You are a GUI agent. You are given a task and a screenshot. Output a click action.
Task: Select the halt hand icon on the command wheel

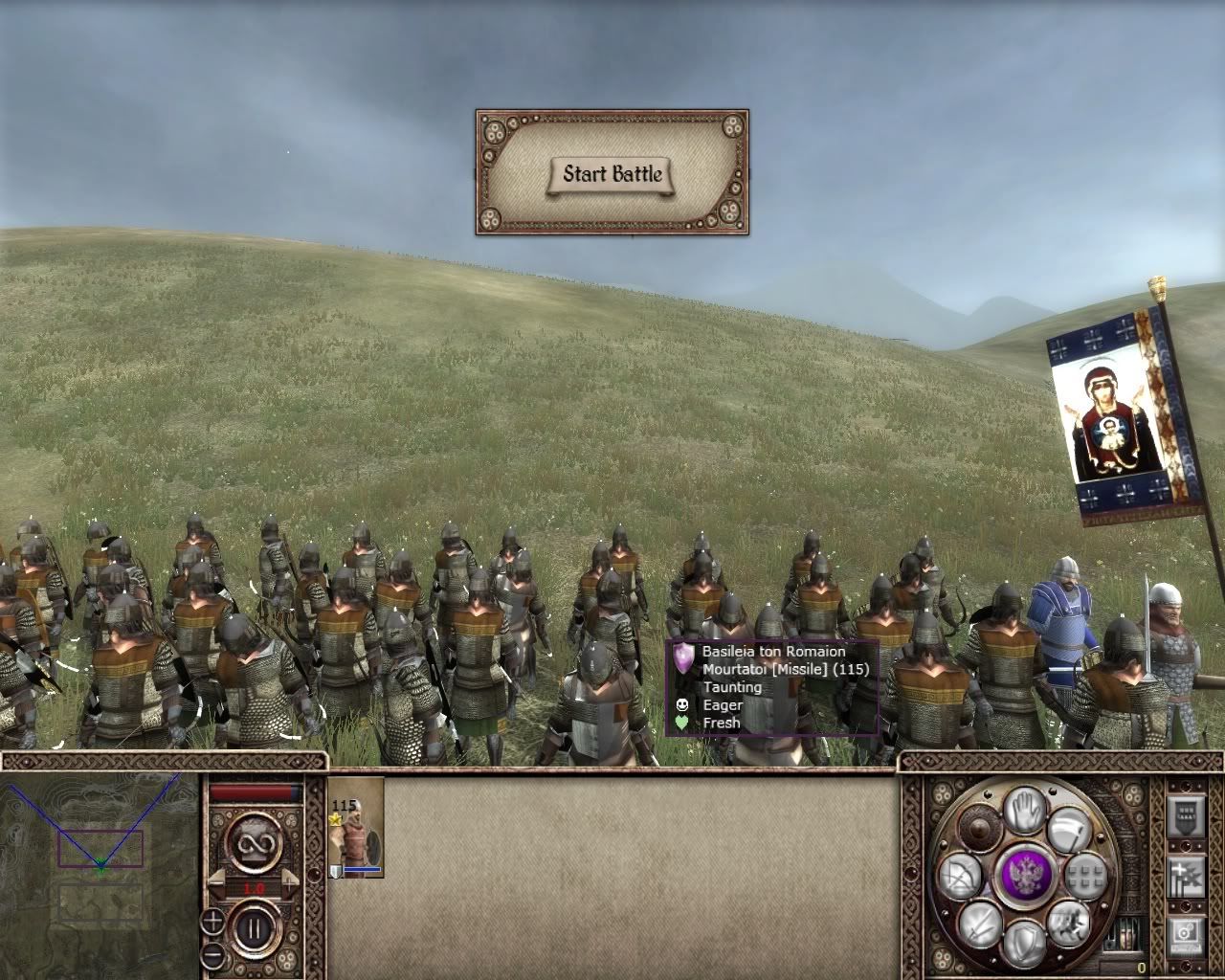1024,811
